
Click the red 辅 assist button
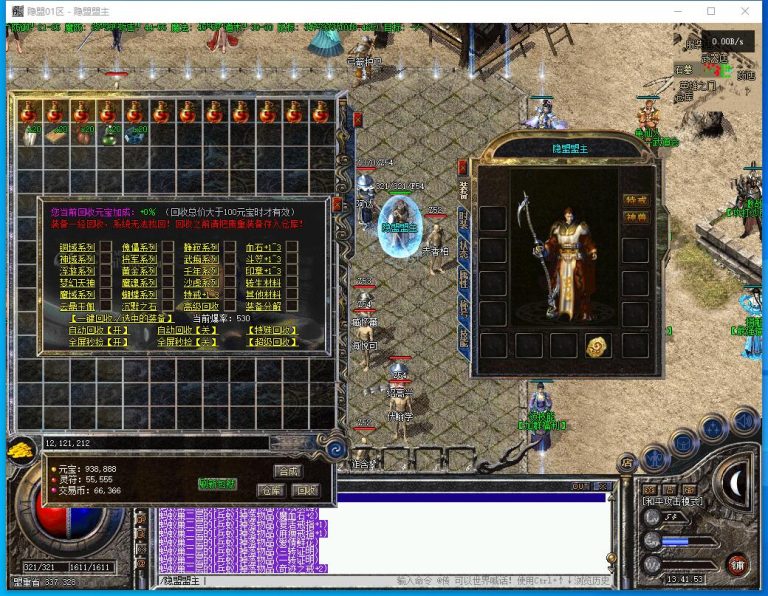[x=737, y=563]
